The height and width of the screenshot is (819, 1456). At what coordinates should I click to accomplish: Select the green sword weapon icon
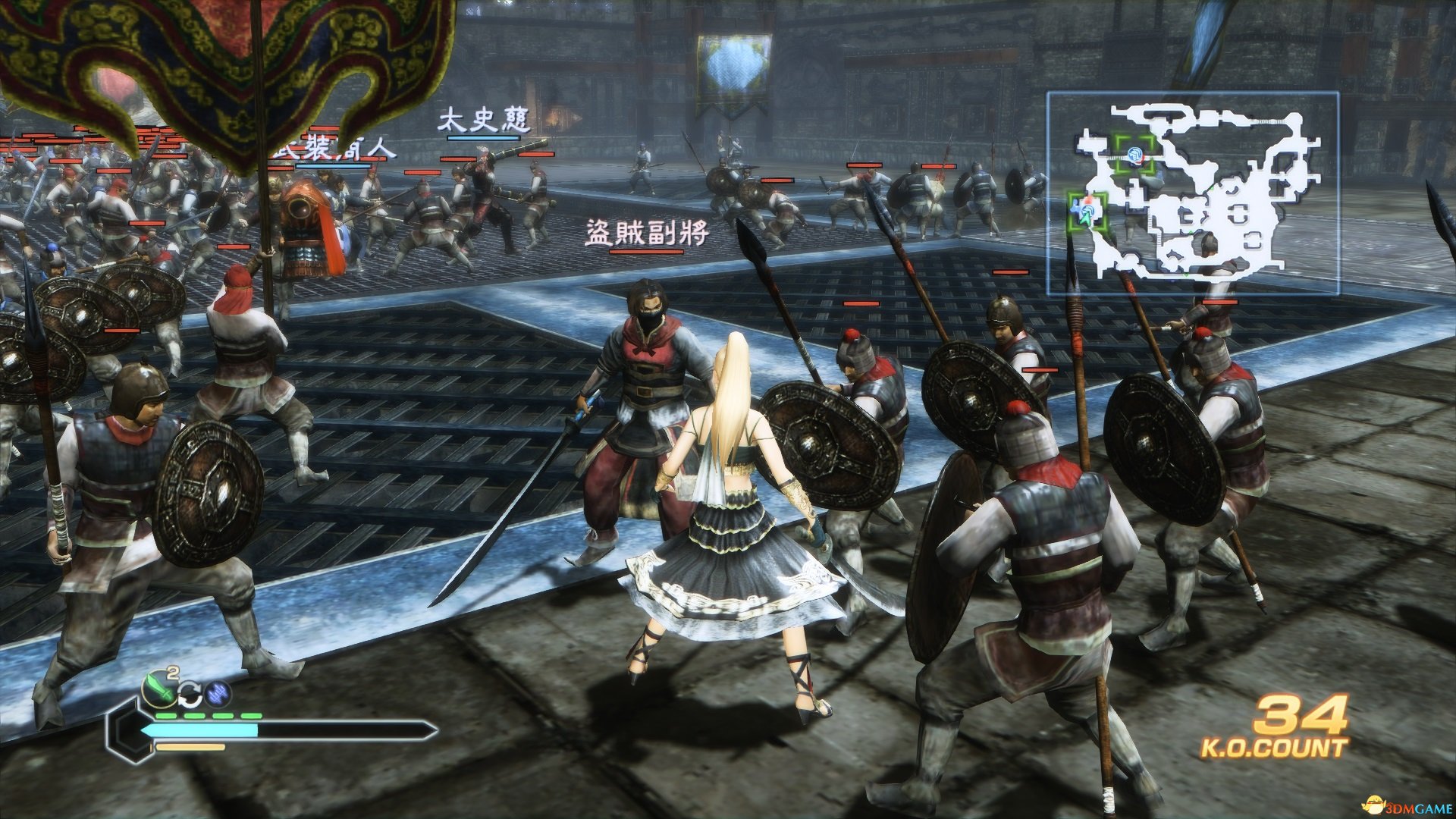(158, 688)
